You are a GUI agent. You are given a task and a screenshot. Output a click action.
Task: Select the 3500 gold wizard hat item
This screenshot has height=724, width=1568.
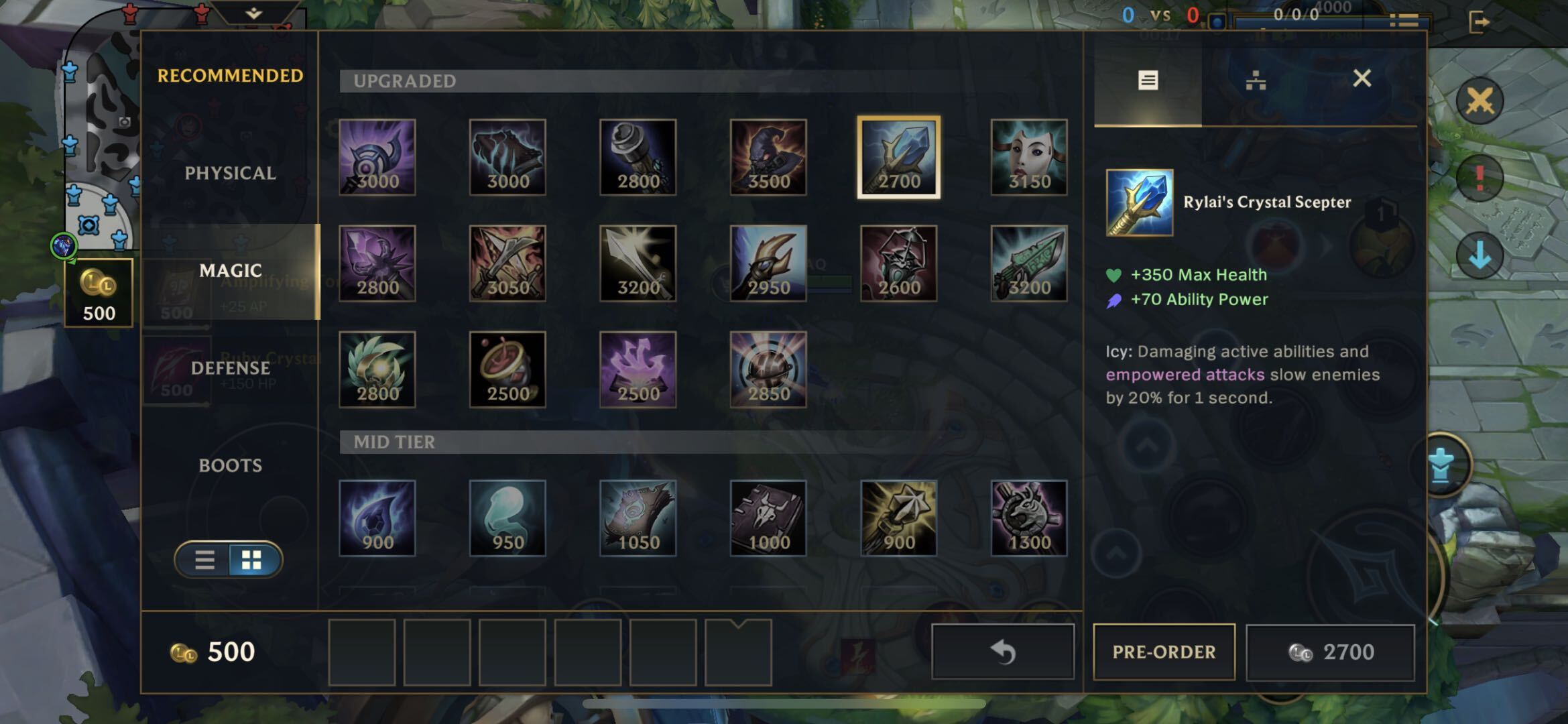pos(768,158)
